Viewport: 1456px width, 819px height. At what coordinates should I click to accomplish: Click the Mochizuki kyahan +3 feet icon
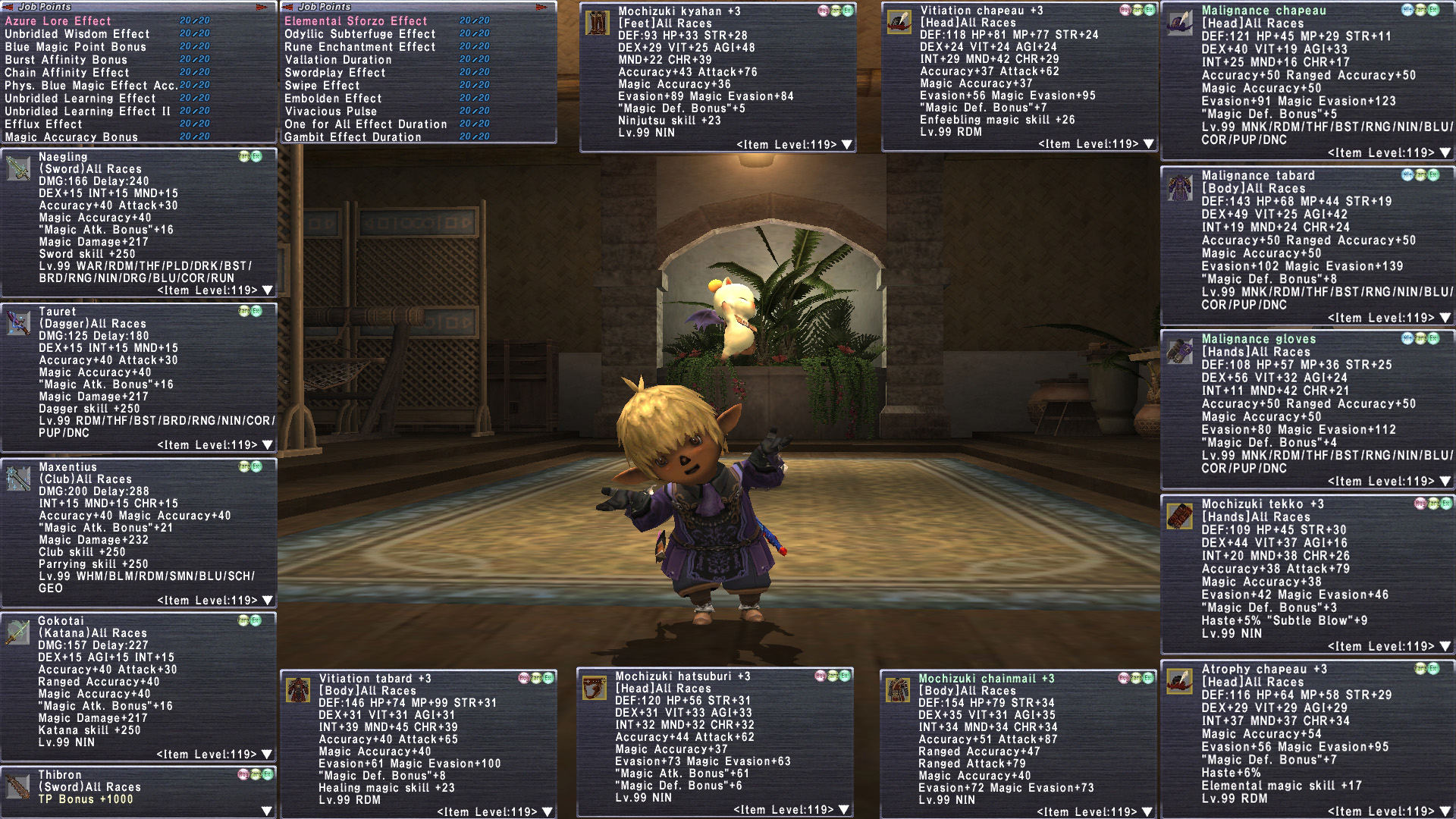(598, 23)
